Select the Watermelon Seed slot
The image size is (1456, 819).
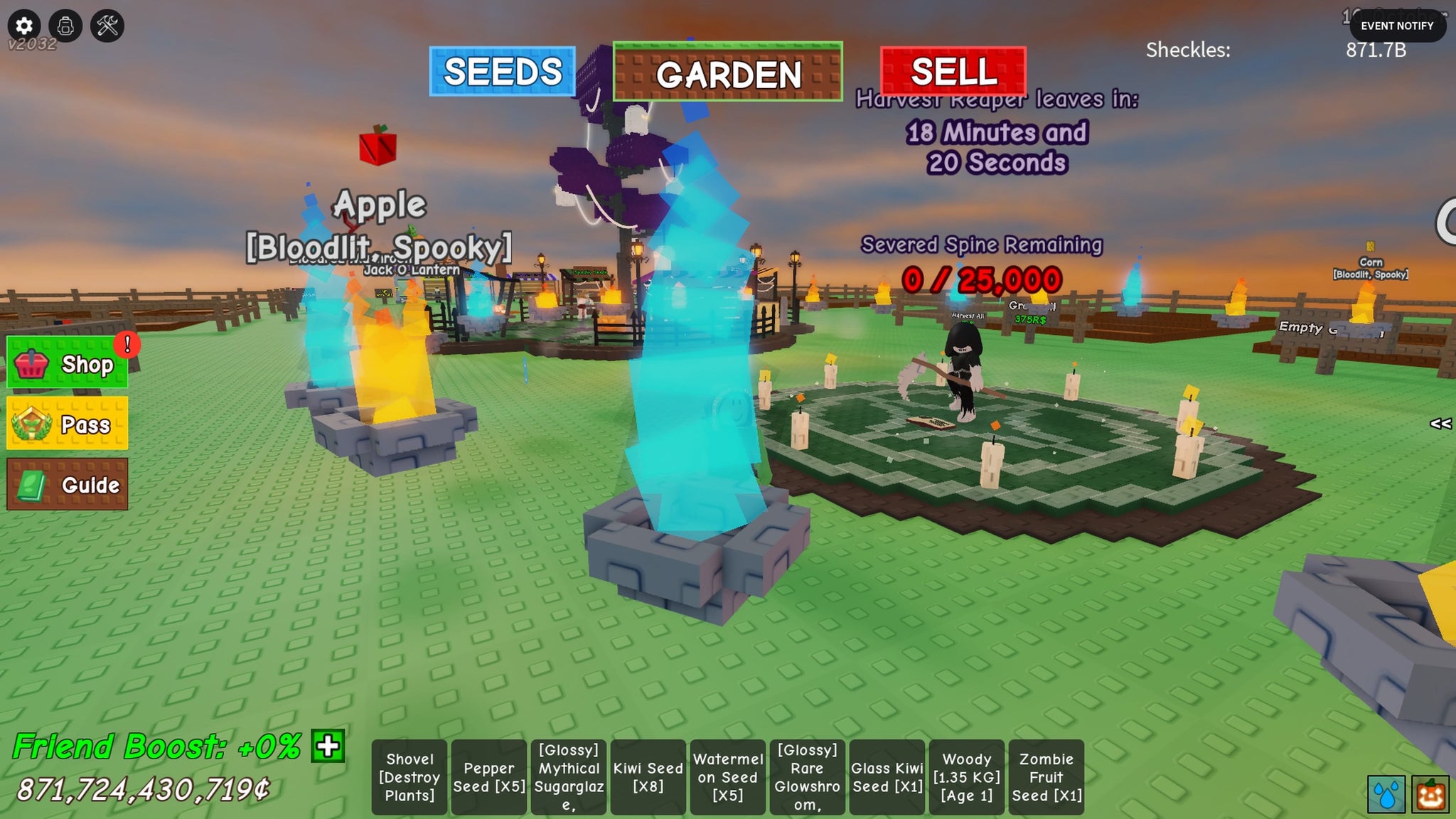[x=728, y=777]
